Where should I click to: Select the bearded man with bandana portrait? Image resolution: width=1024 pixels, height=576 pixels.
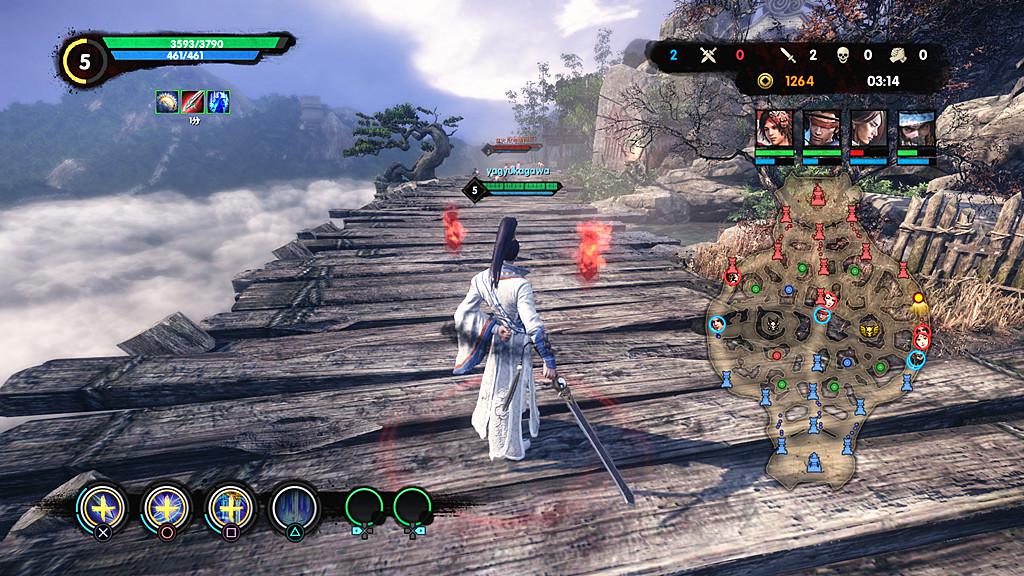(915, 129)
